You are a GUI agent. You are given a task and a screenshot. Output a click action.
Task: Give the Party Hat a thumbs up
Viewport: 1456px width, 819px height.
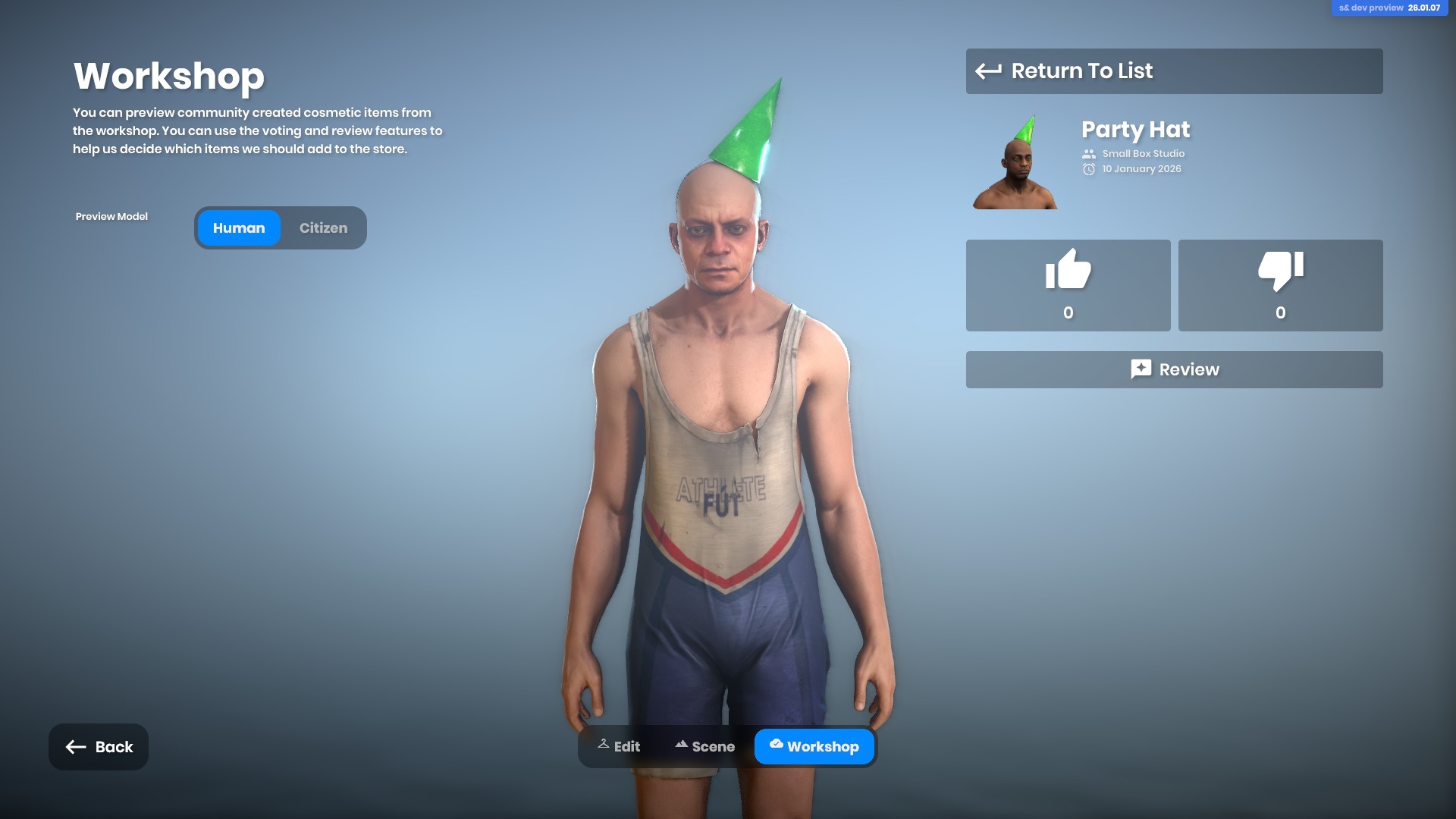click(x=1068, y=285)
